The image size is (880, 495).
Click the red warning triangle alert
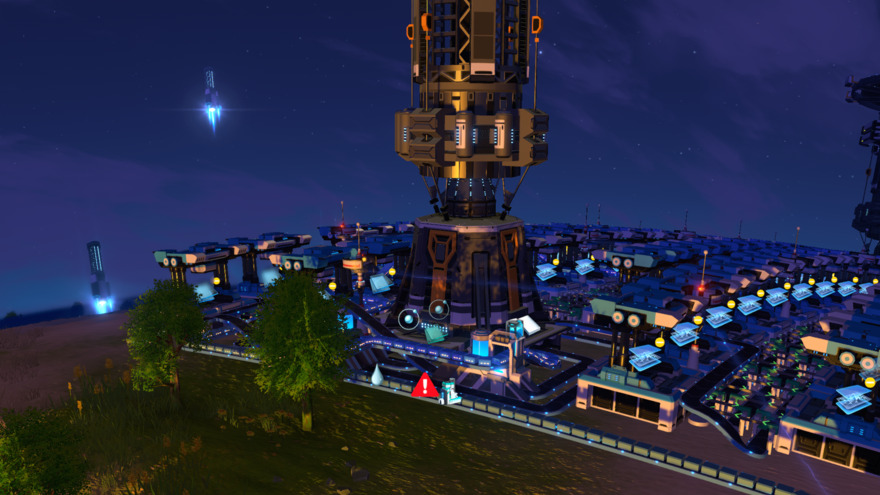(x=425, y=386)
